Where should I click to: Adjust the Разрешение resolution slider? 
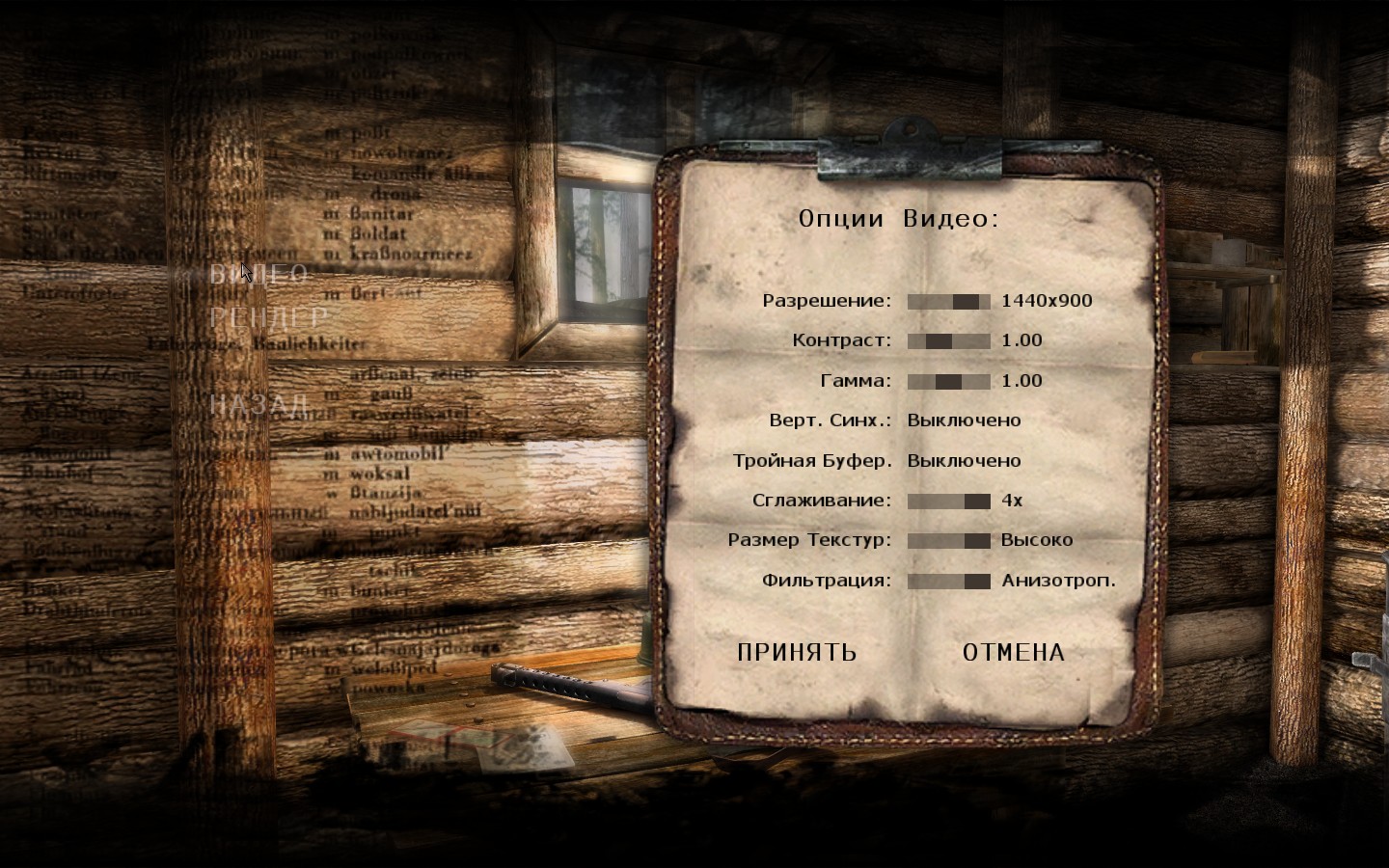(x=948, y=302)
